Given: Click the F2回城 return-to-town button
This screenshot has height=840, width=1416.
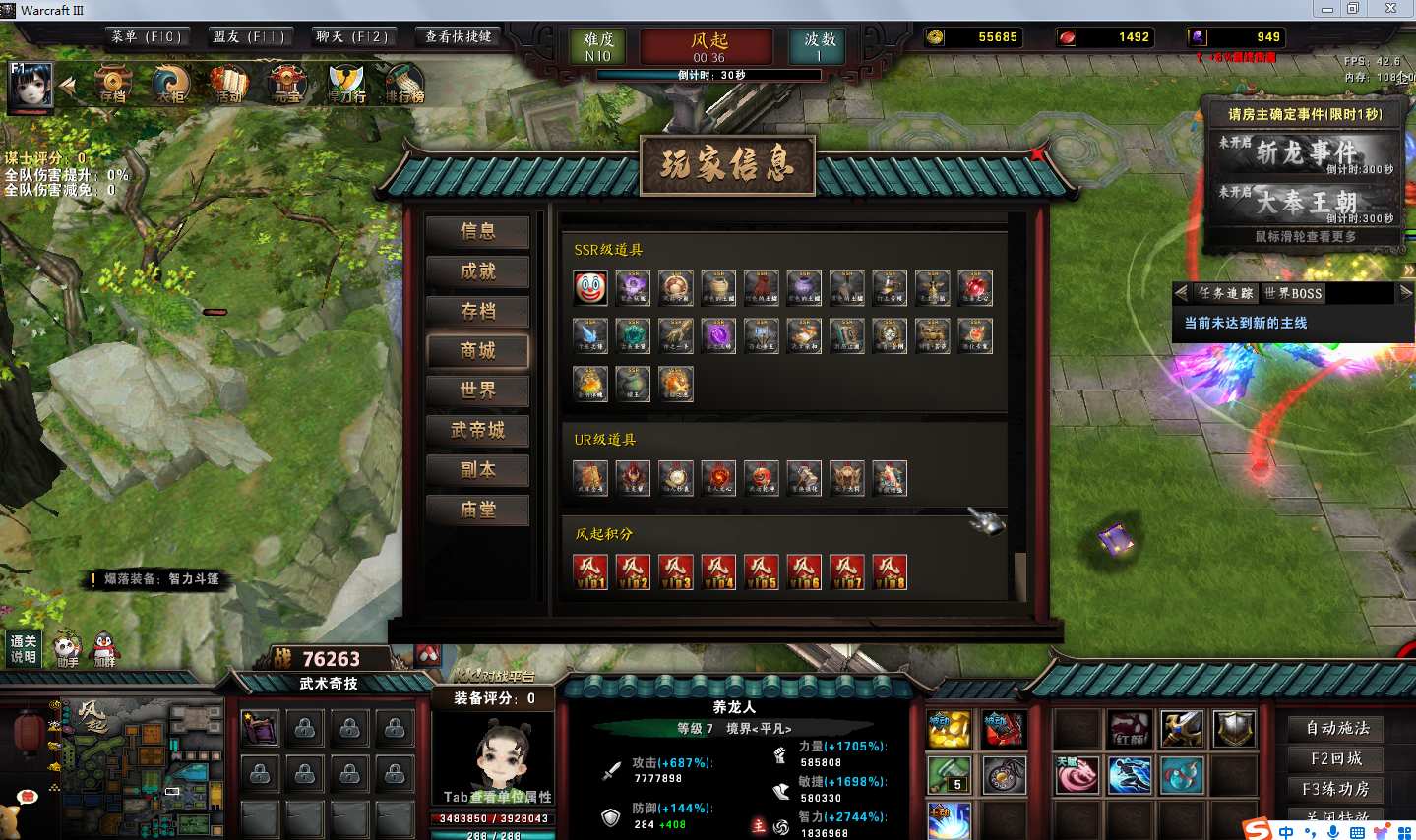Looking at the screenshot, I should (1336, 758).
